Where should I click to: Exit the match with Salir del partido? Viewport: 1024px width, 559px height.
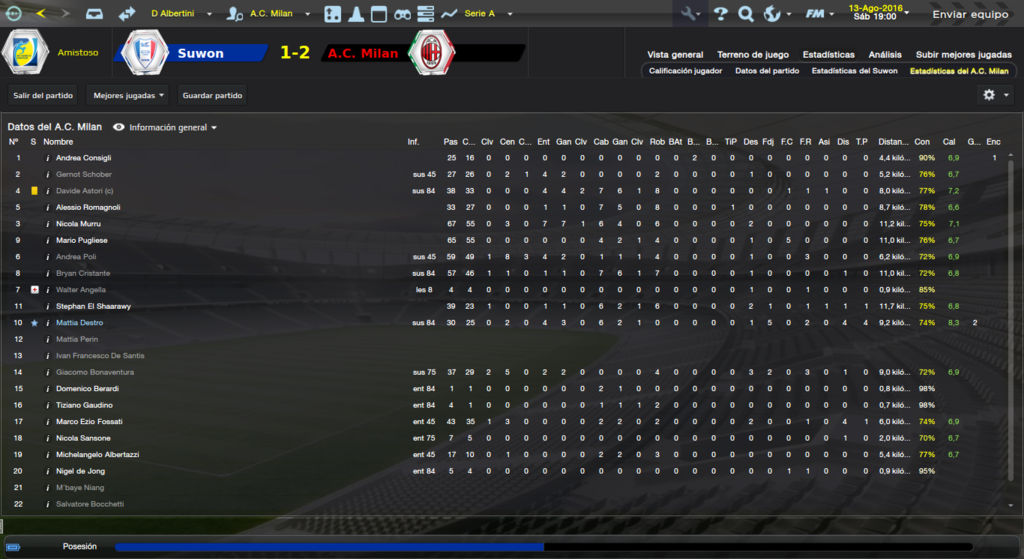tap(41, 95)
